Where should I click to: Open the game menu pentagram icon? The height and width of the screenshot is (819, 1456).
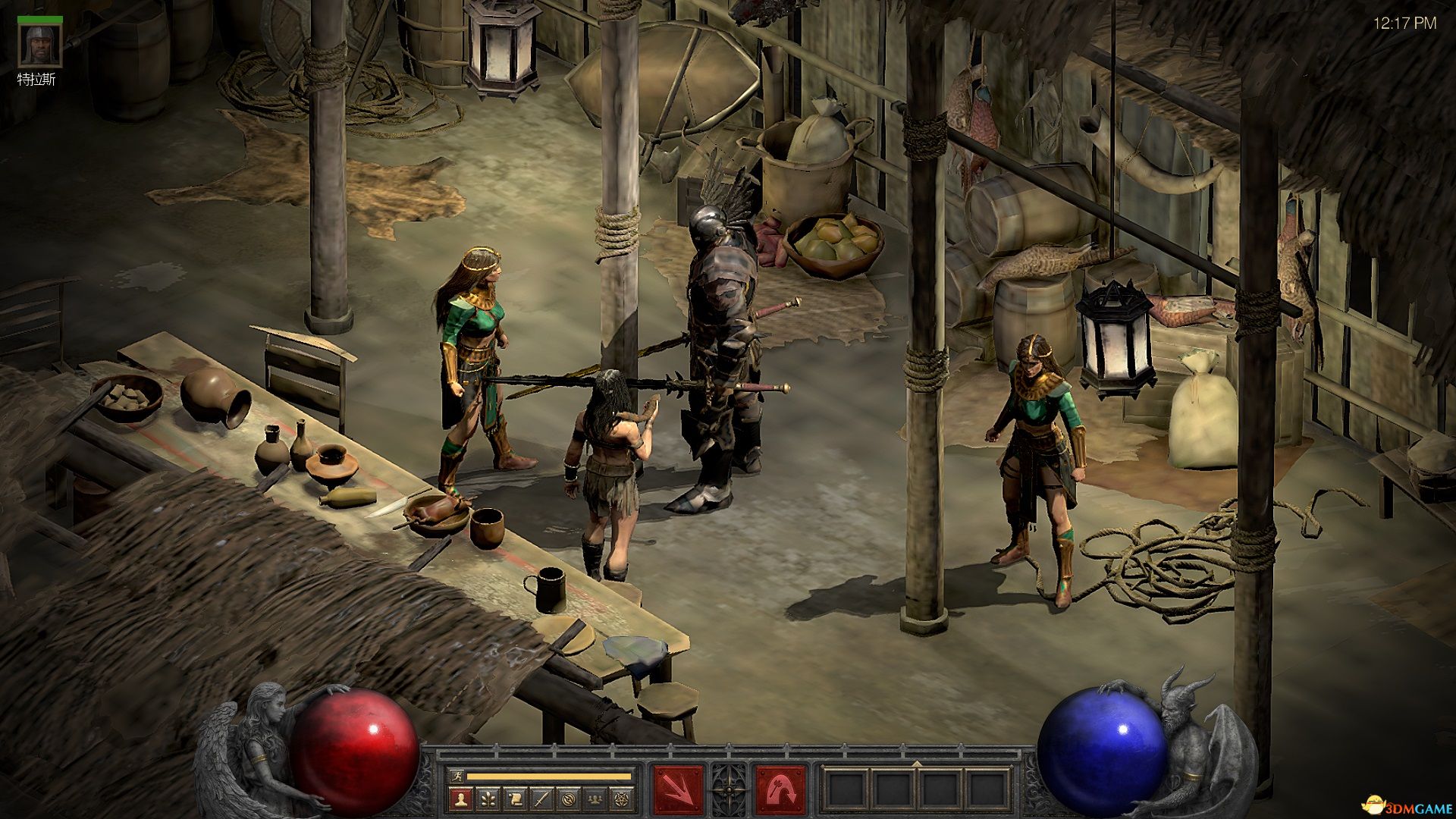tap(623, 799)
